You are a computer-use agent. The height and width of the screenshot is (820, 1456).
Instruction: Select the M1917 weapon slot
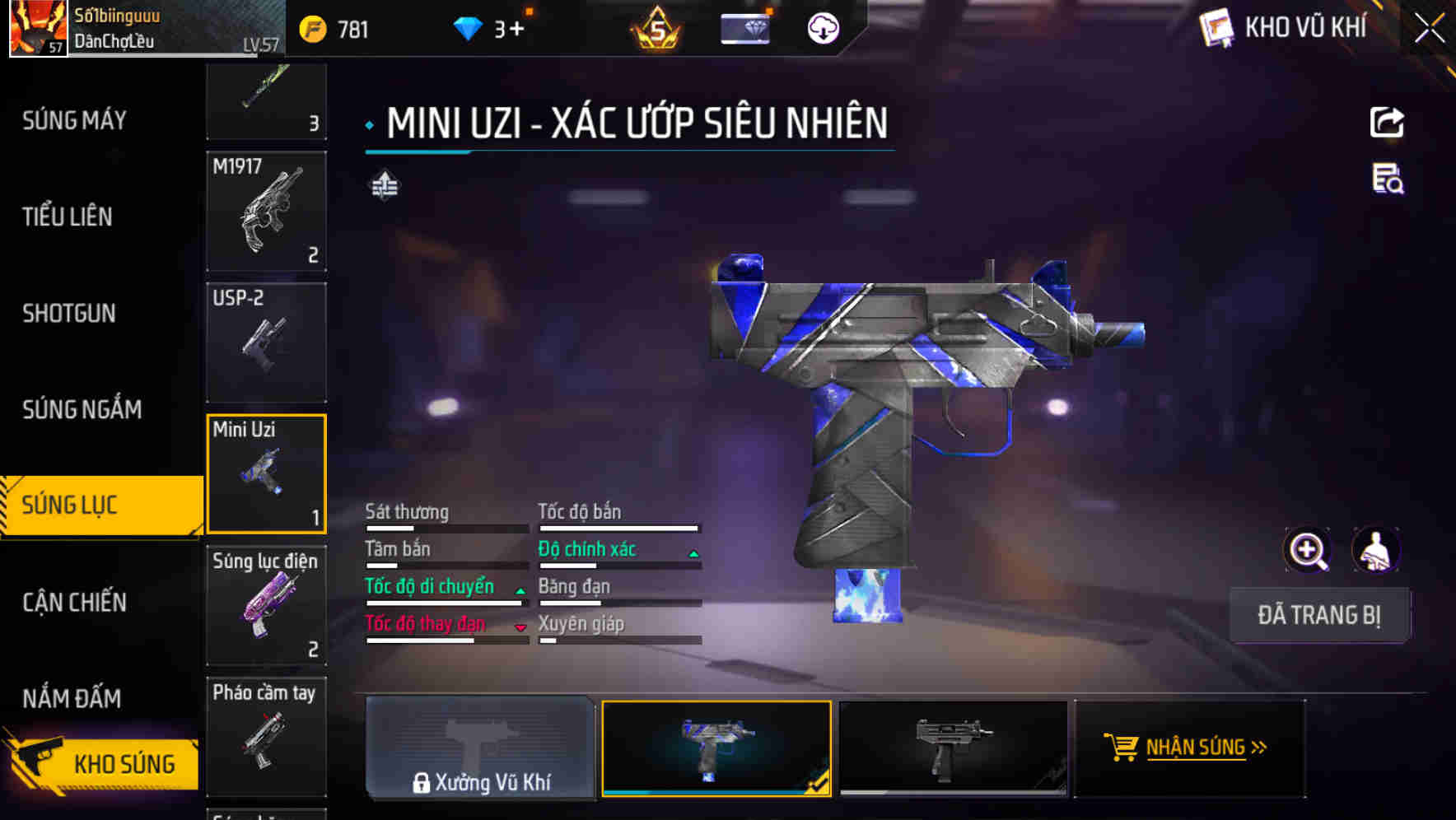[266, 211]
